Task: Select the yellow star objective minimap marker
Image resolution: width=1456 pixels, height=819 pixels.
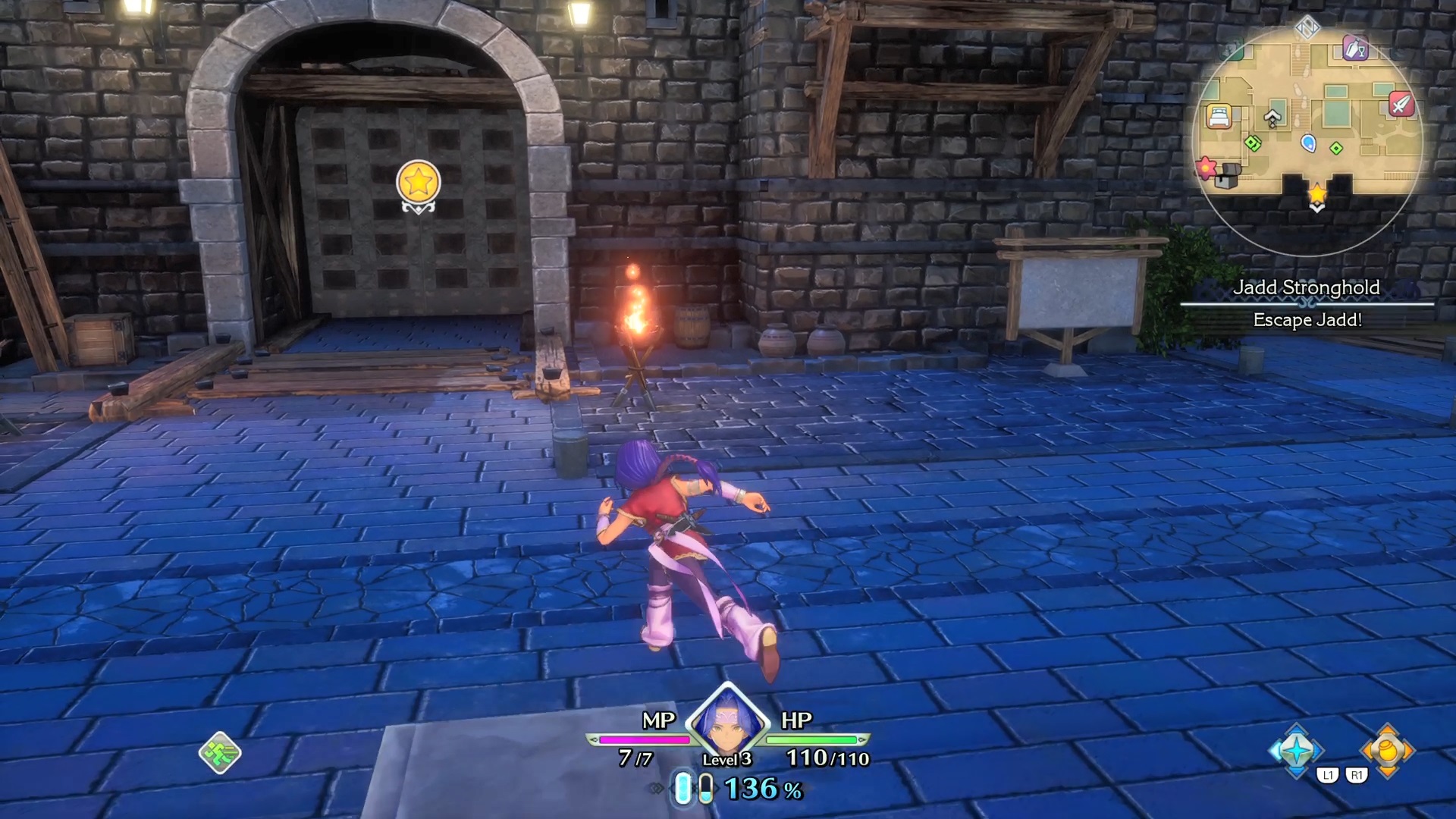Action: (x=1317, y=194)
